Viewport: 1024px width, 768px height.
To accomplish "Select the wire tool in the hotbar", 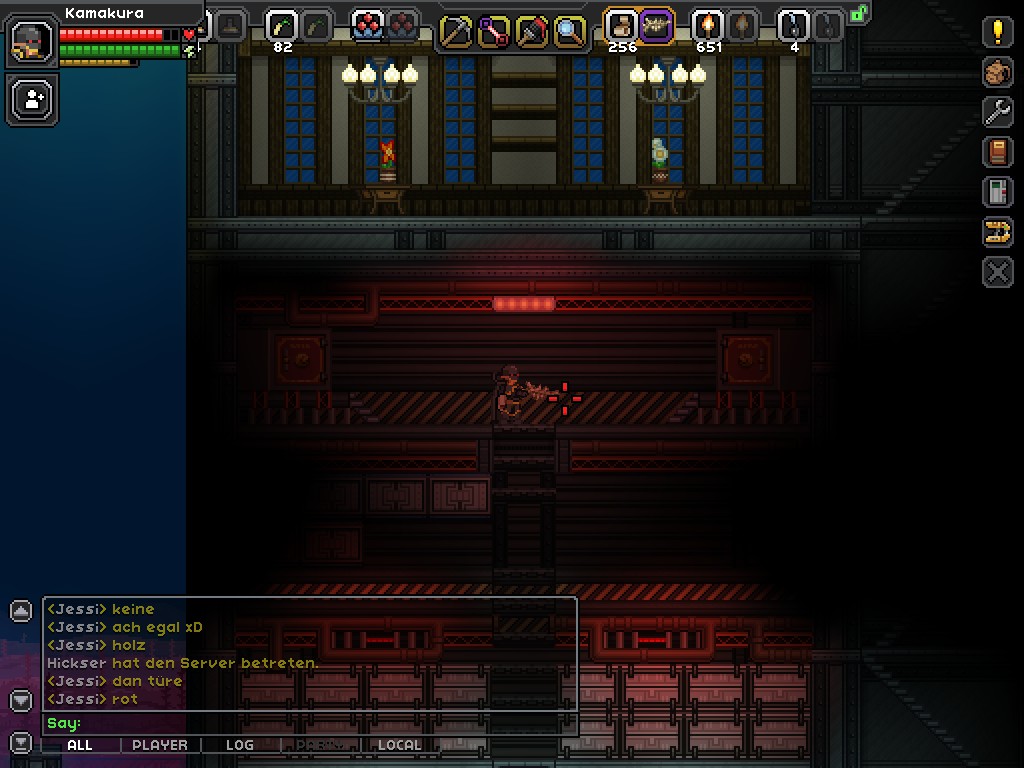I will pyautogui.click(x=494, y=31).
